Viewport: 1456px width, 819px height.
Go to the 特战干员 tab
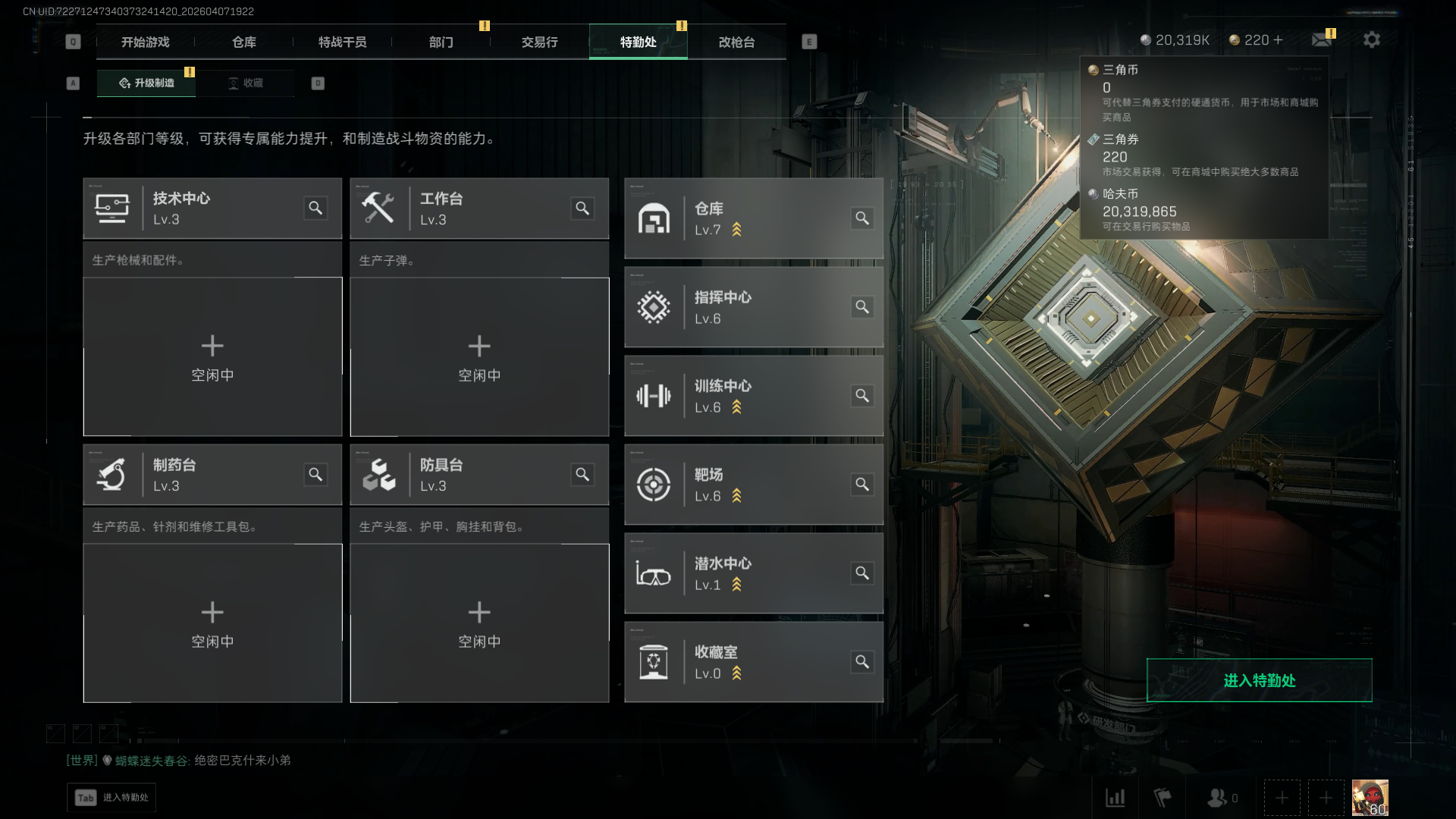tap(342, 42)
